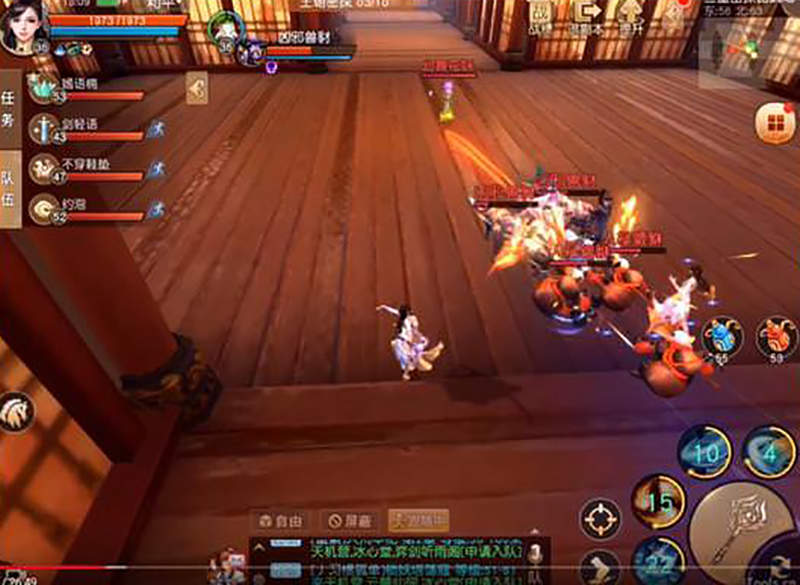Use the red gourd potion
The height and width of the screenshot is (585, 800).
pyautogui.click(x=775, y=338)
